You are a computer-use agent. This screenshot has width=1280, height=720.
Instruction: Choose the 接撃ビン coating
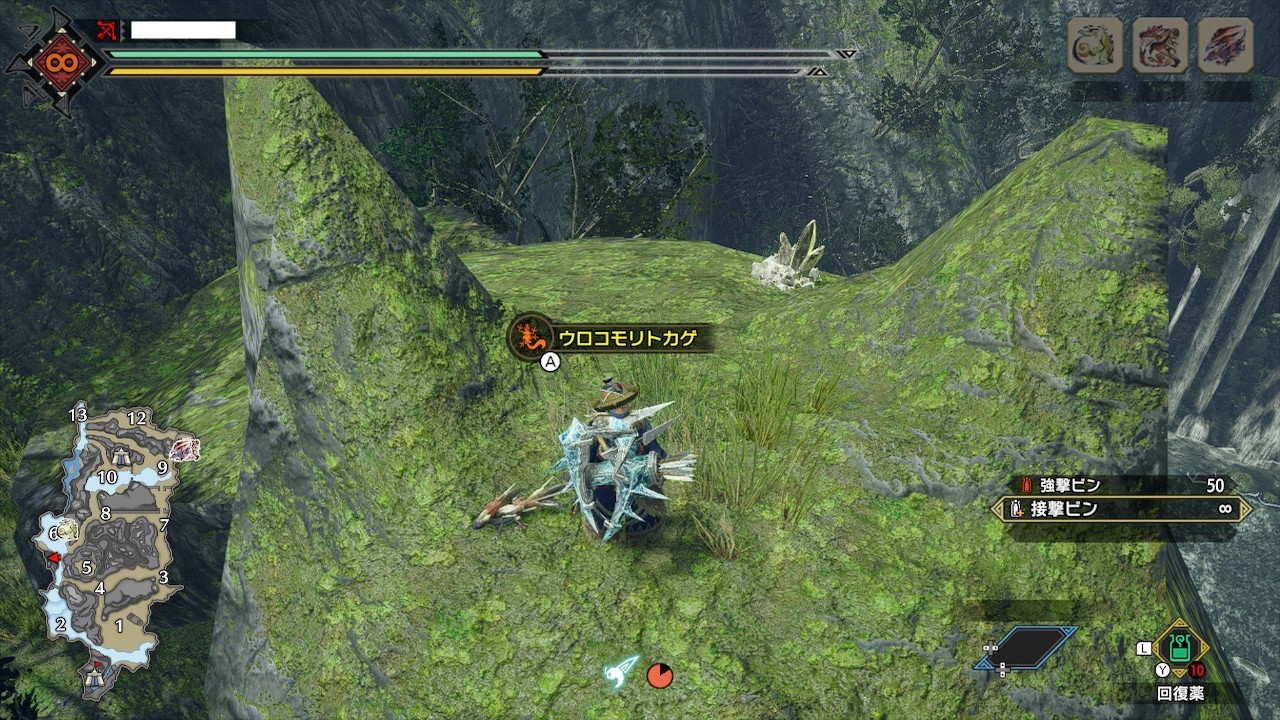(1120, 509)
